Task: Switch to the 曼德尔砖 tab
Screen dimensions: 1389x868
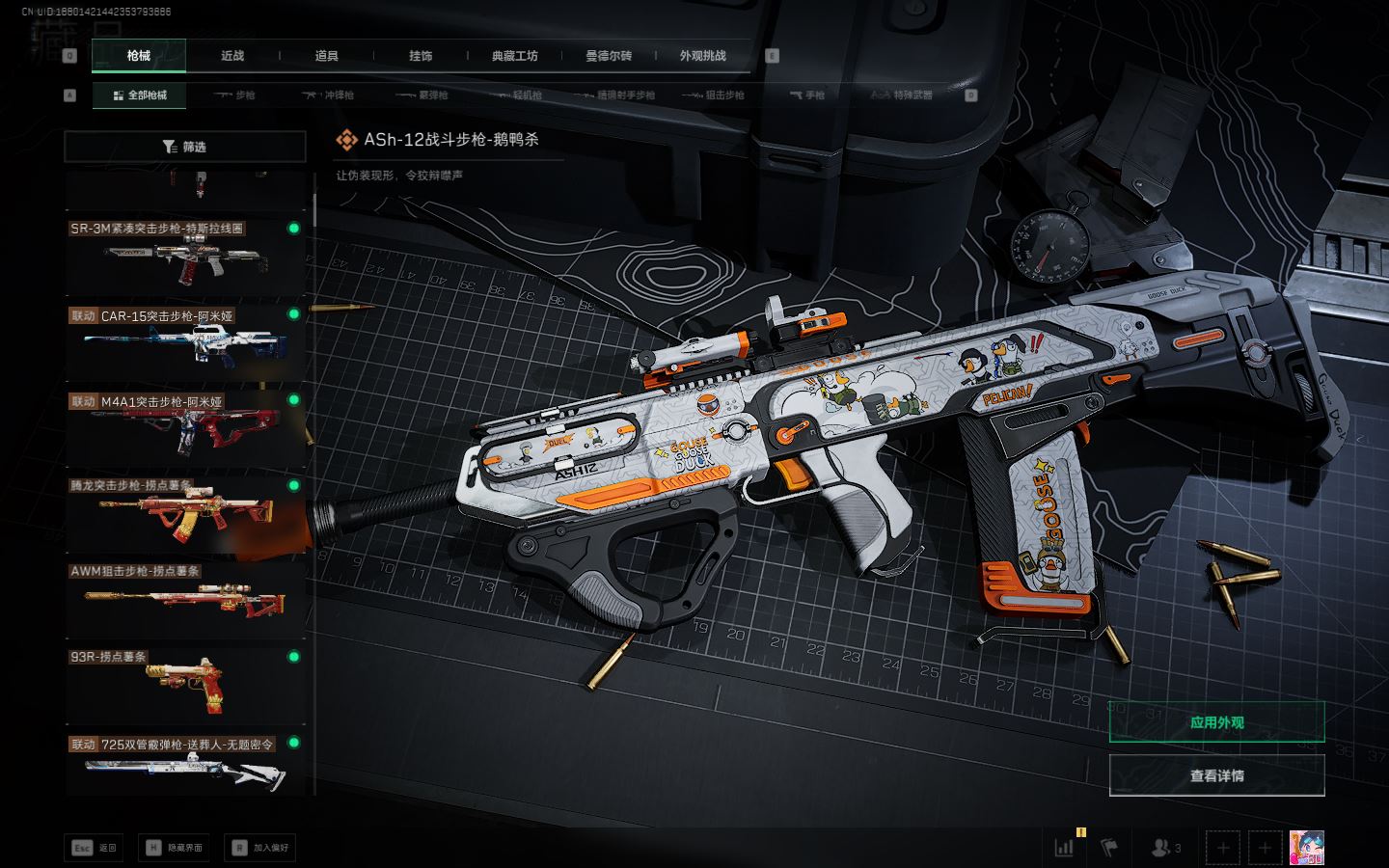Action: tap(609, 56)
